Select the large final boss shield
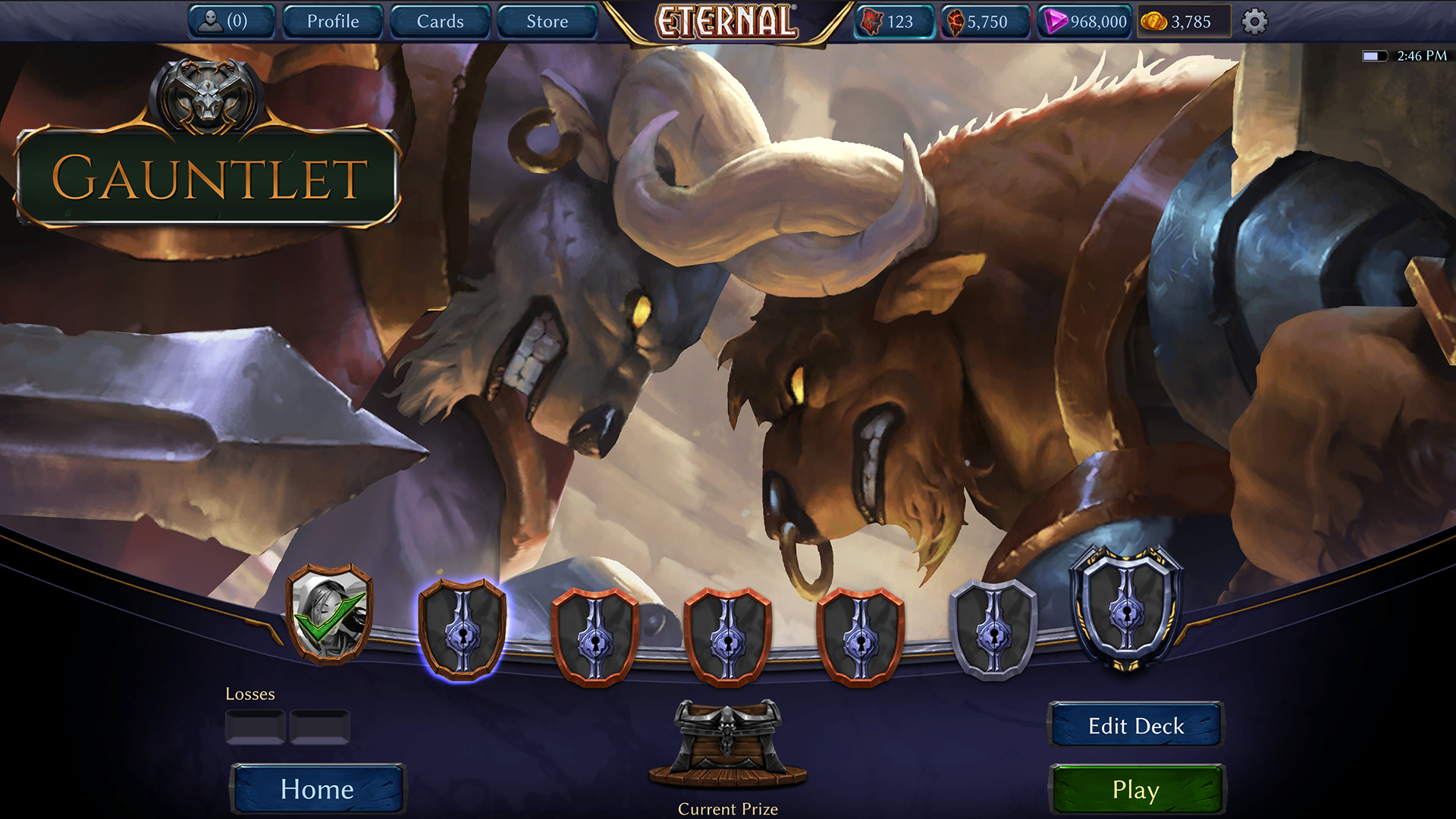The image size is (1456, 819). (x=1127, y=608)
